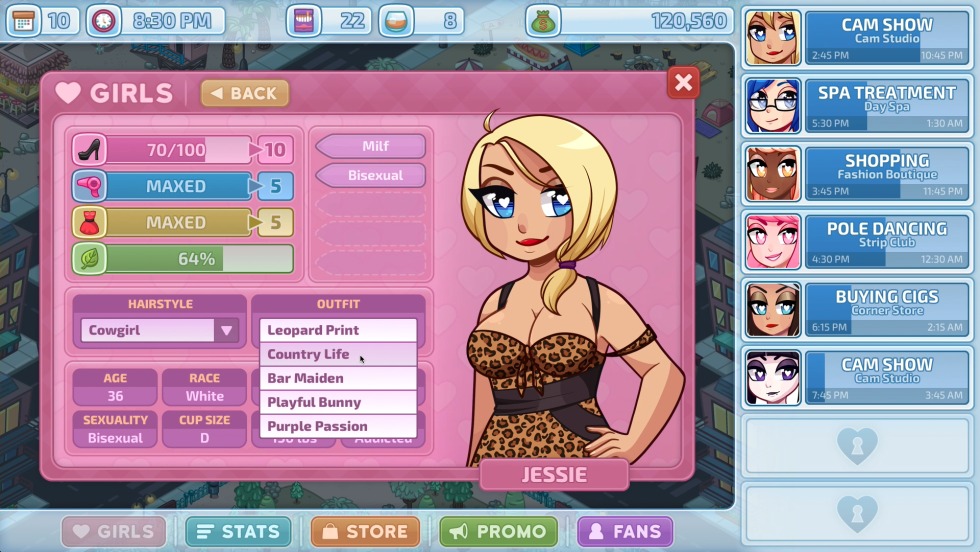Image resolution: width=980 pixels, height=552 pixels.
Task: Close the Girls panel with the X
Action: (x=684, y=83)
